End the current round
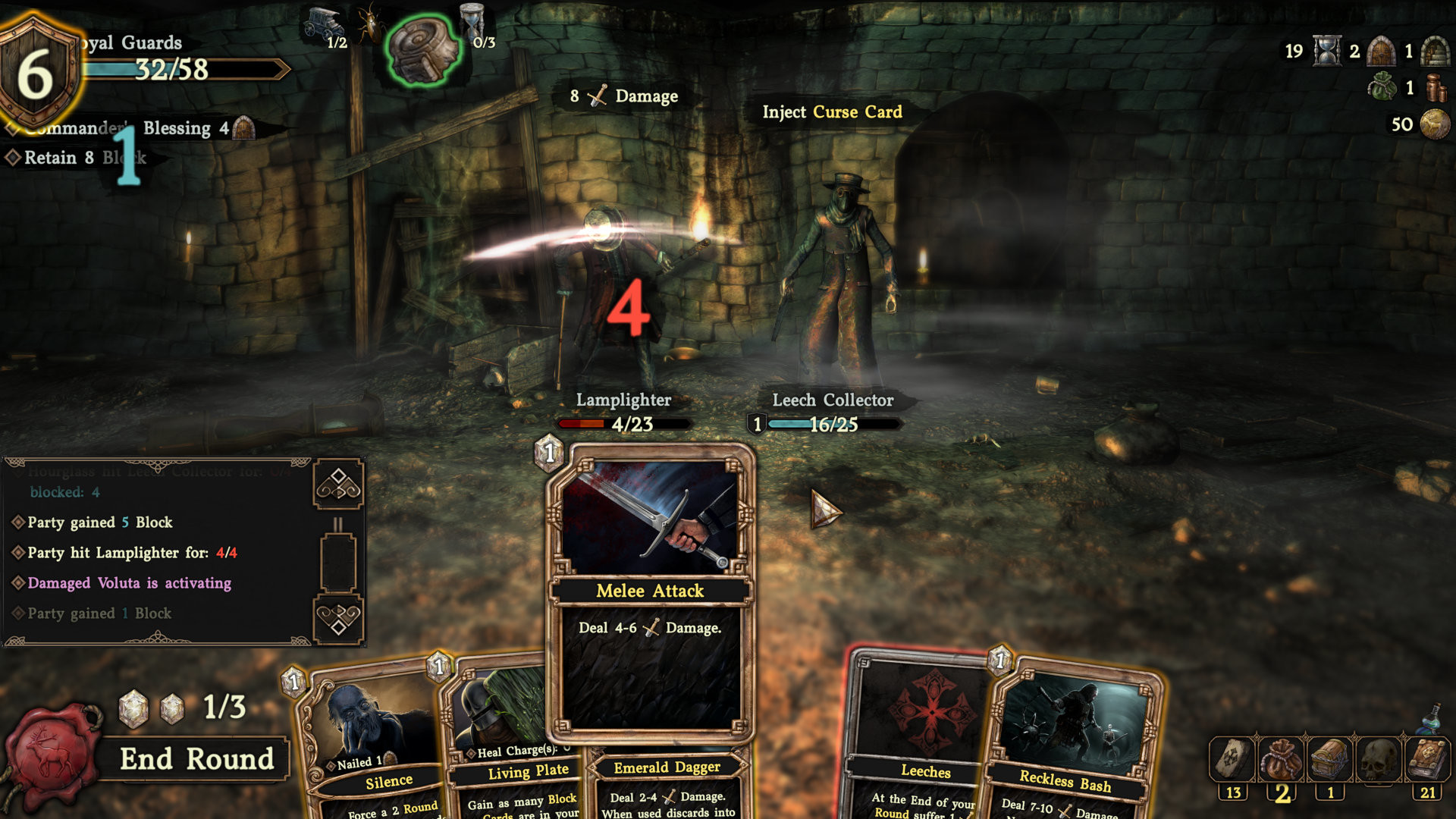This screenshot has width=1456, height=819. (196, 759)
